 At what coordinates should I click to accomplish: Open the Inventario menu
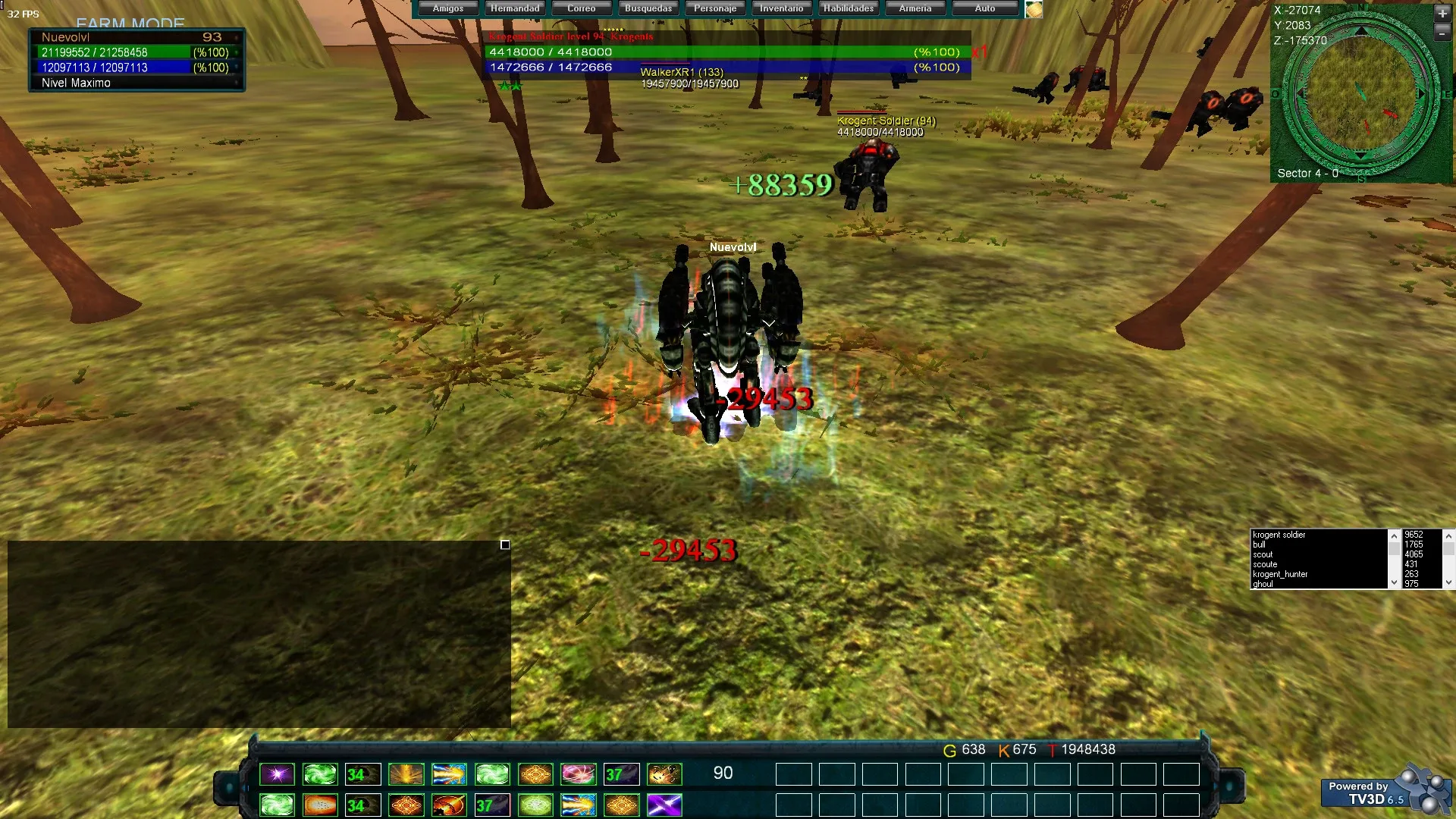click(781, 8)
